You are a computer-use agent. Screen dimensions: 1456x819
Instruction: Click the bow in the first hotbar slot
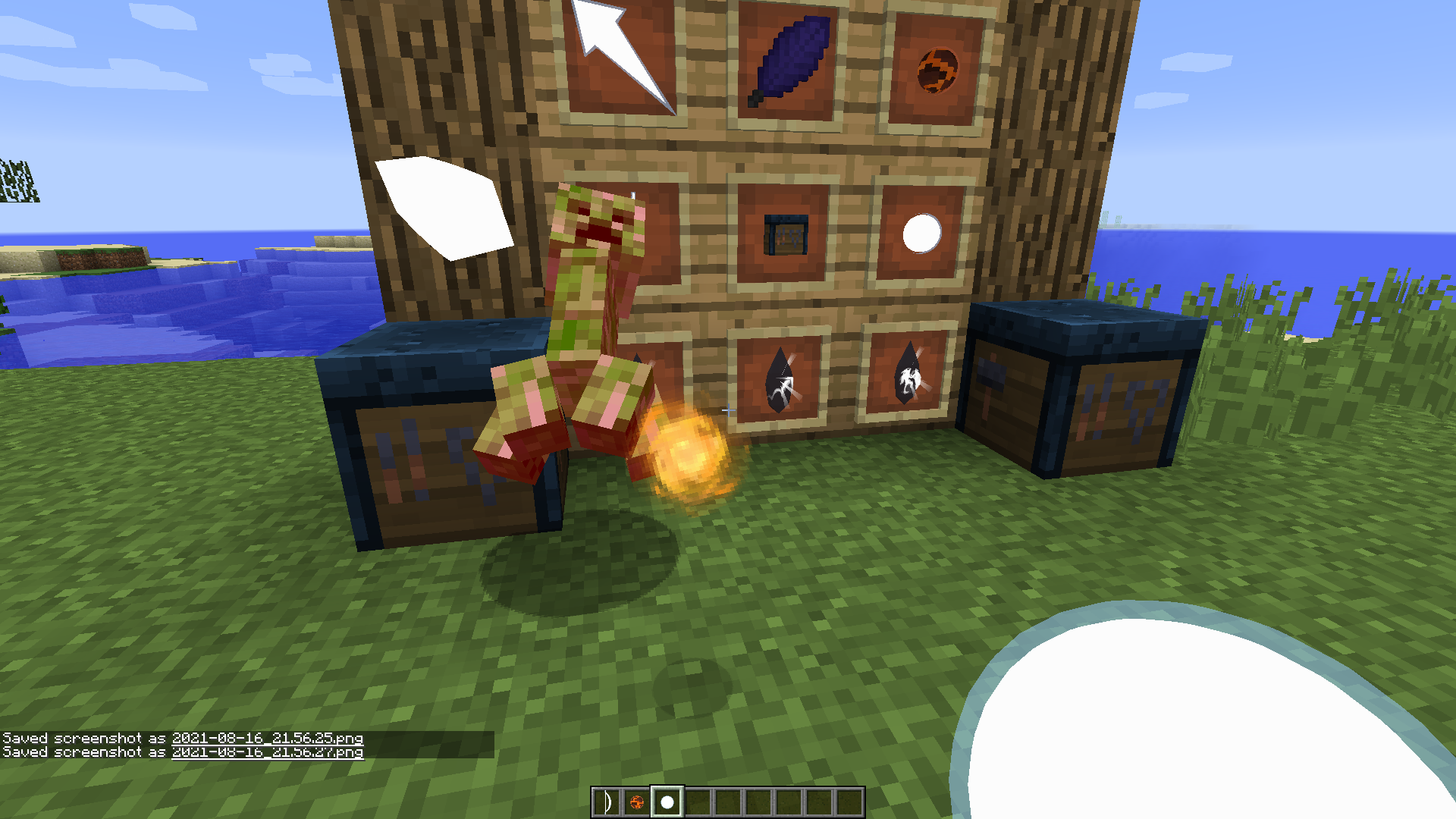[607, 799]
